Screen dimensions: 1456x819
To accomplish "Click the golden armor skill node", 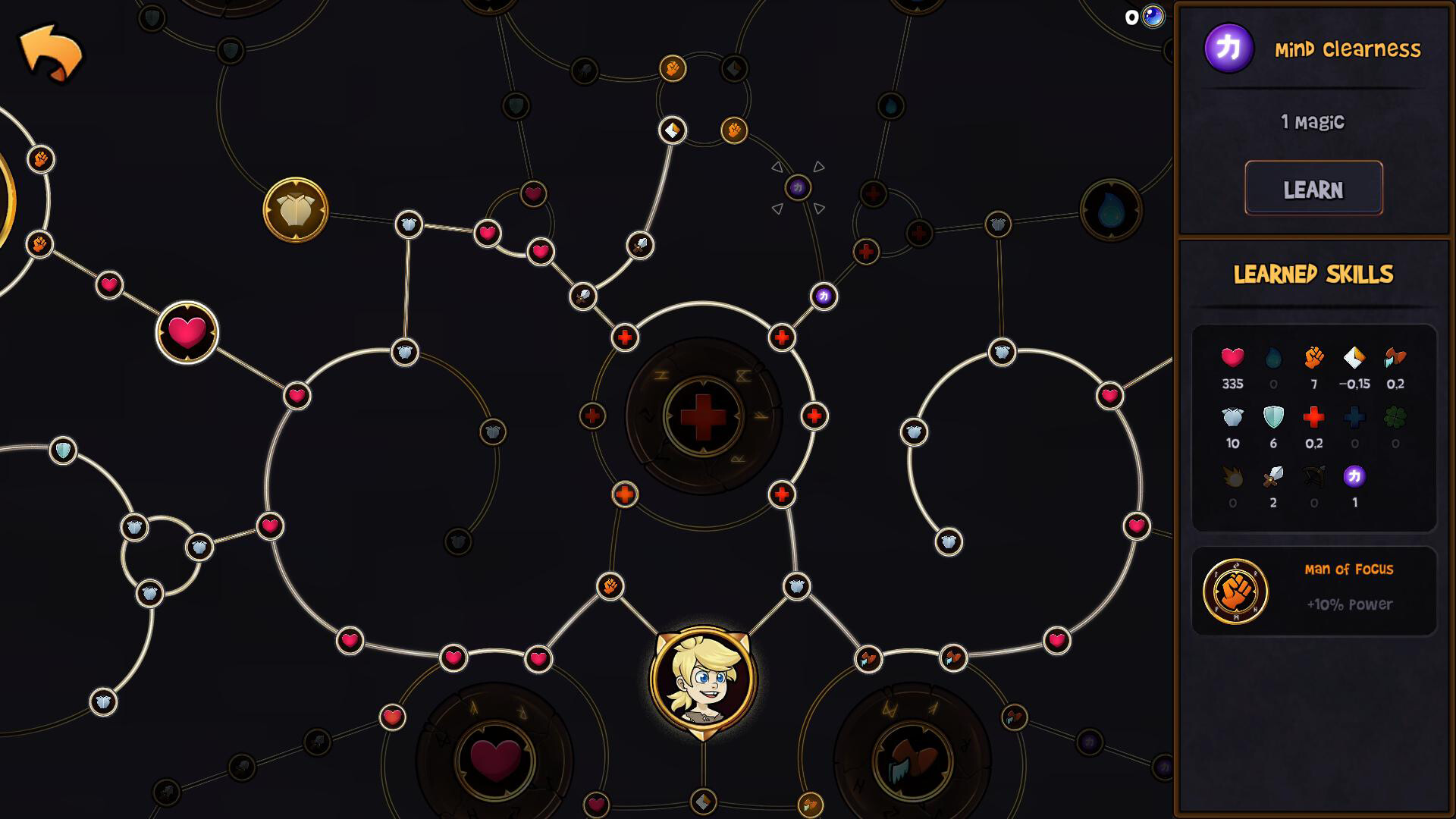I will tap(297, 210).
